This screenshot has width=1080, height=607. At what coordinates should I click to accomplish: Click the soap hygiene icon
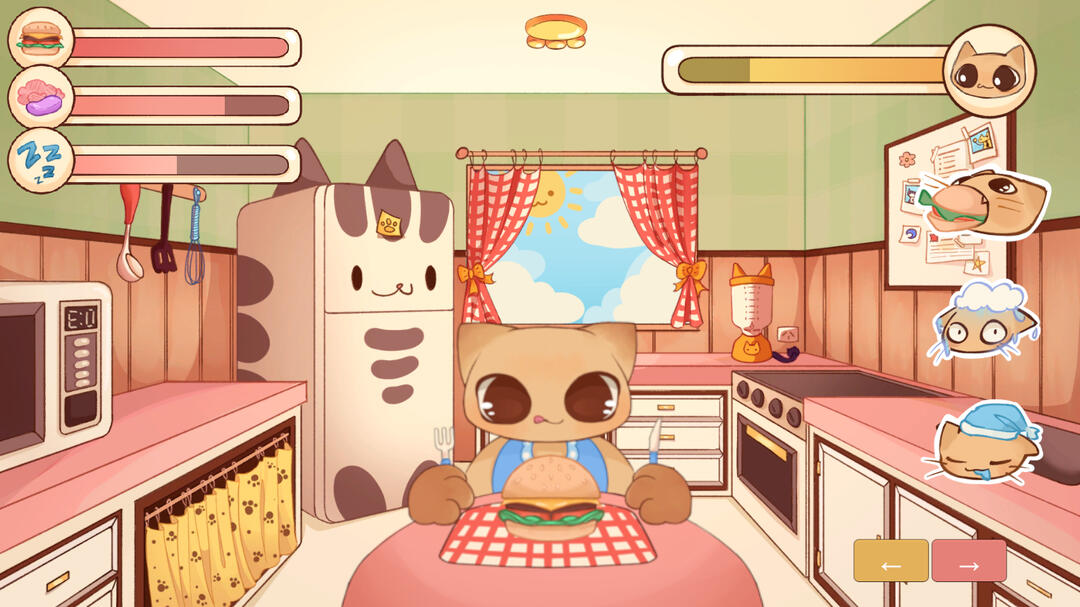pos(41,98)
